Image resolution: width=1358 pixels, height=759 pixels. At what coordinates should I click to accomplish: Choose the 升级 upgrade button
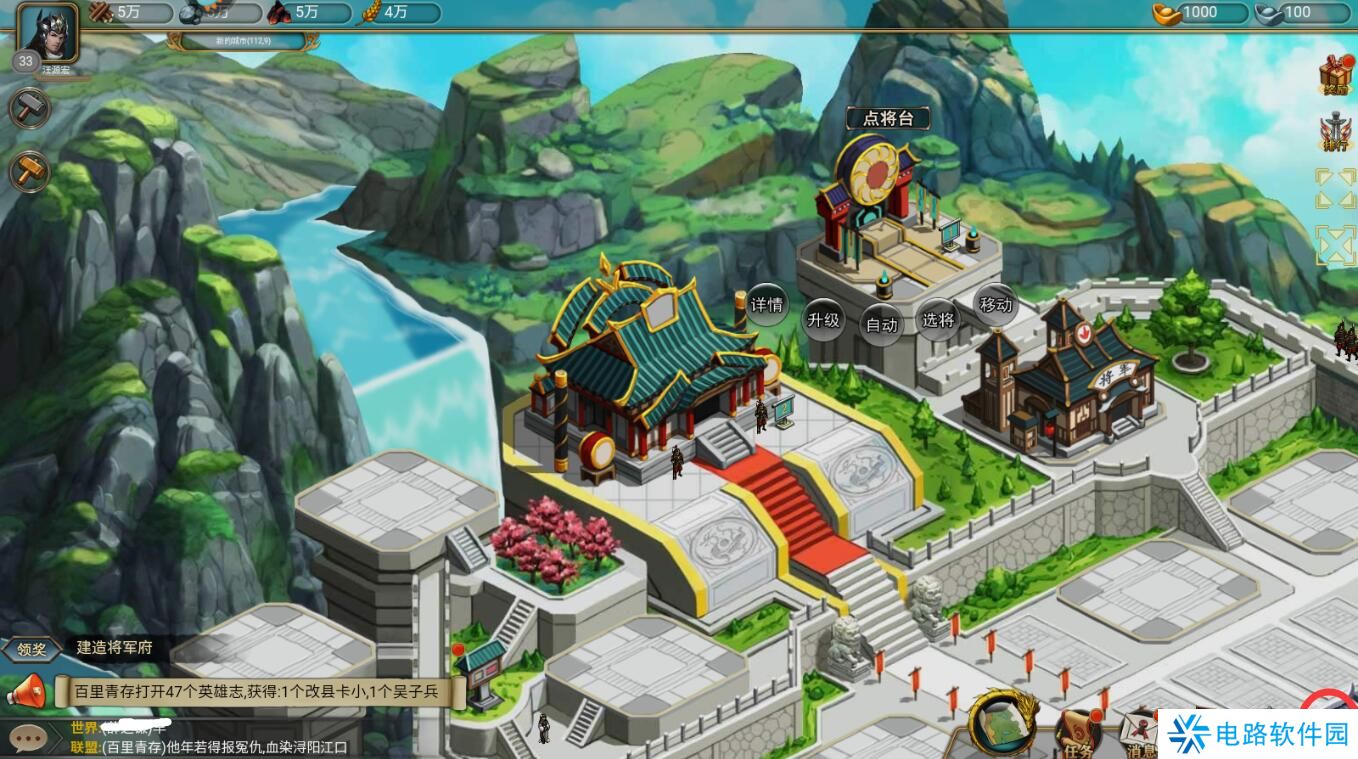click(x=823, y=320)
